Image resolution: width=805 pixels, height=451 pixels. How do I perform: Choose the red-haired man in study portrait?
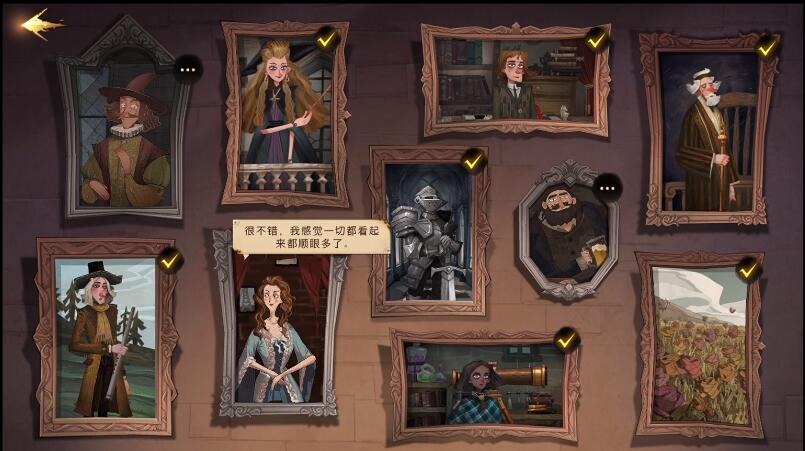point(514,82)
